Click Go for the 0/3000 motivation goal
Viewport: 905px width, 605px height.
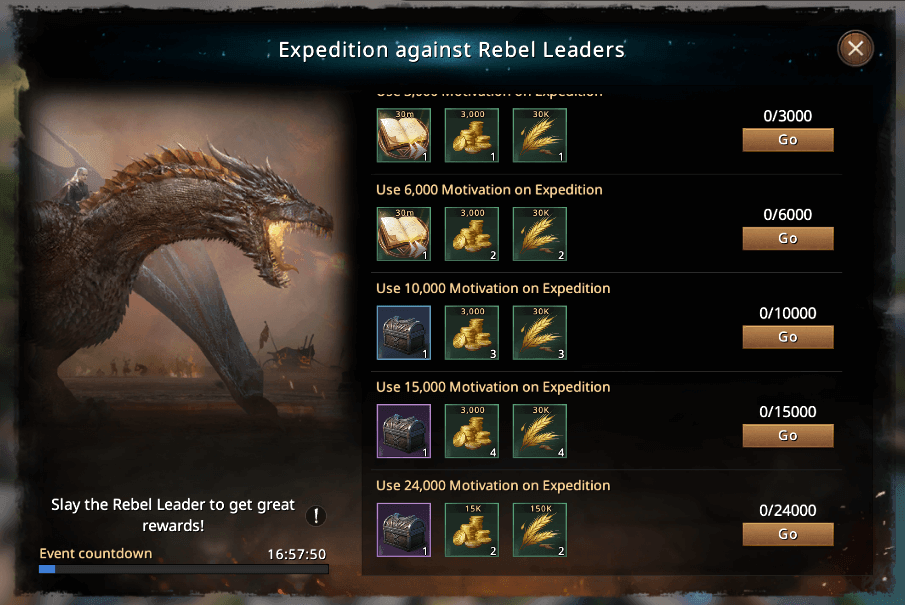(787, 140)
